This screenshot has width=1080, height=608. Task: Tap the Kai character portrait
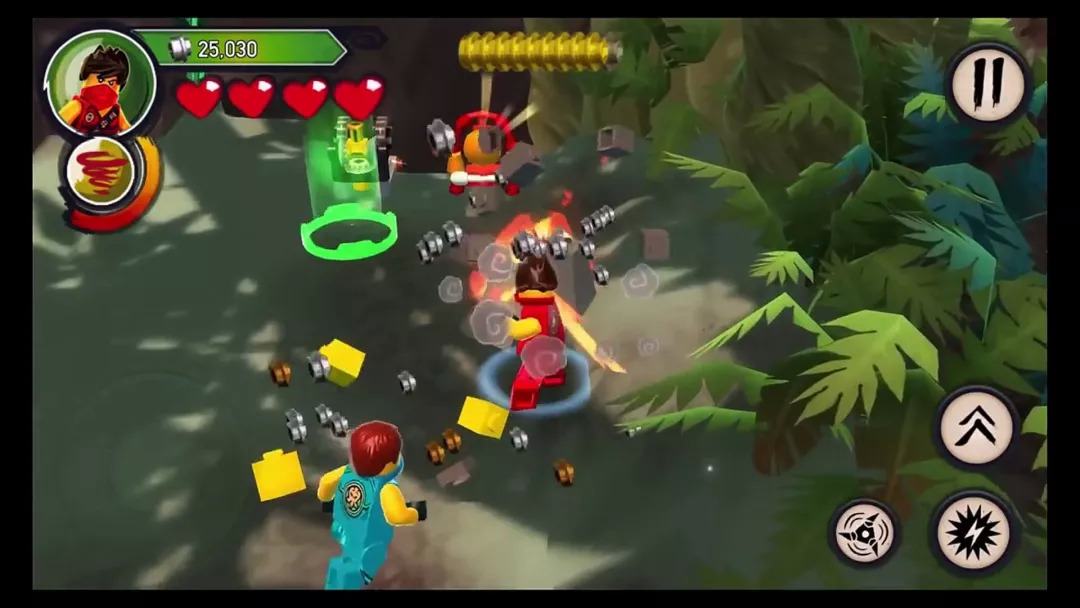point(99,83)
